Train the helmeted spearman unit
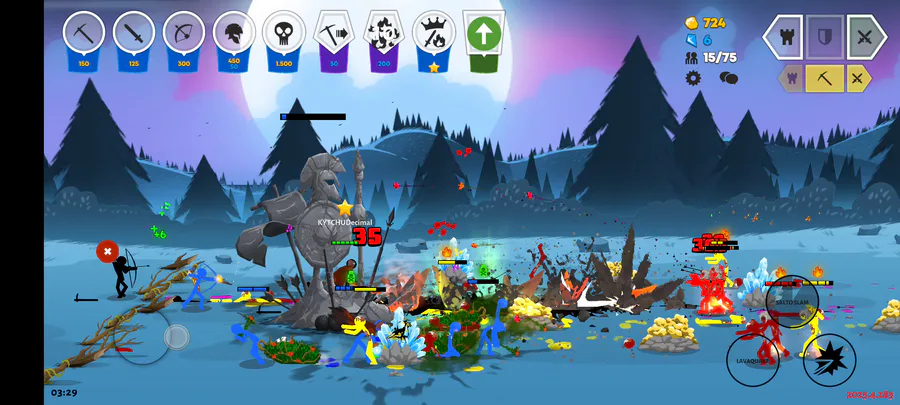900x405 pixels. click(x=234, y=35)
